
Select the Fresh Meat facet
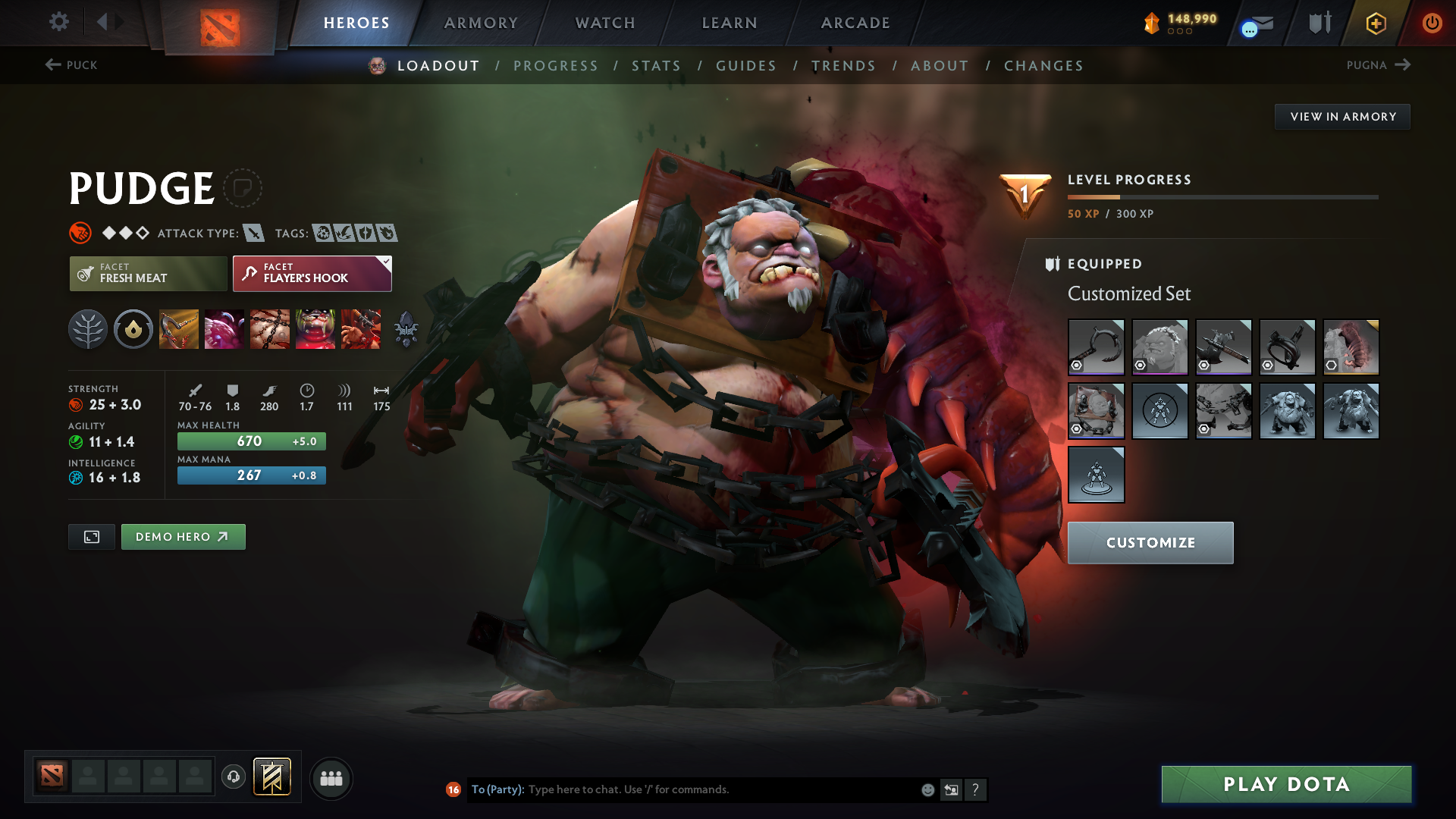pyautogui.click(x=148, y=273)
